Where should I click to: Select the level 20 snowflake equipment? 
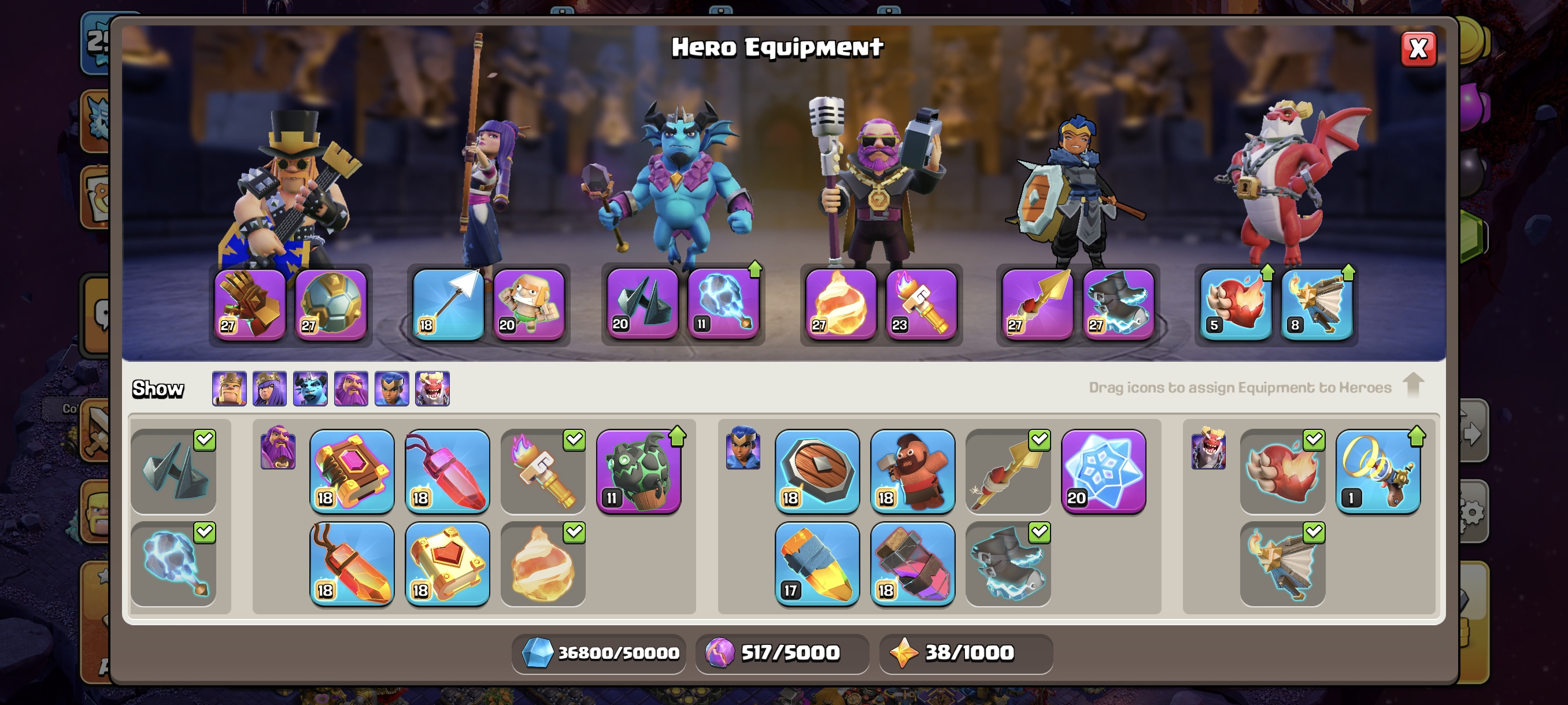pos(1103,470)
